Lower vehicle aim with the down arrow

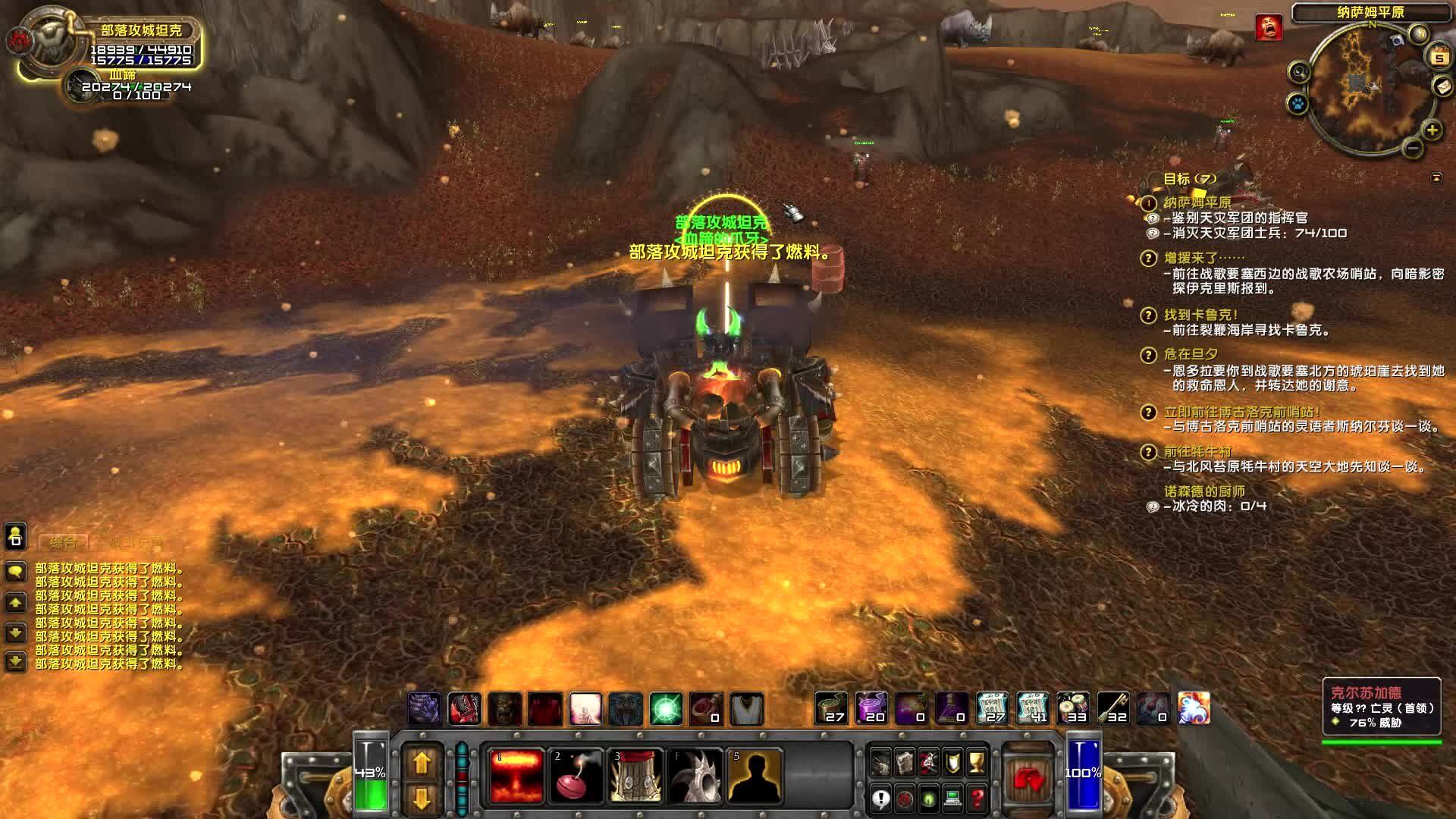422,796
